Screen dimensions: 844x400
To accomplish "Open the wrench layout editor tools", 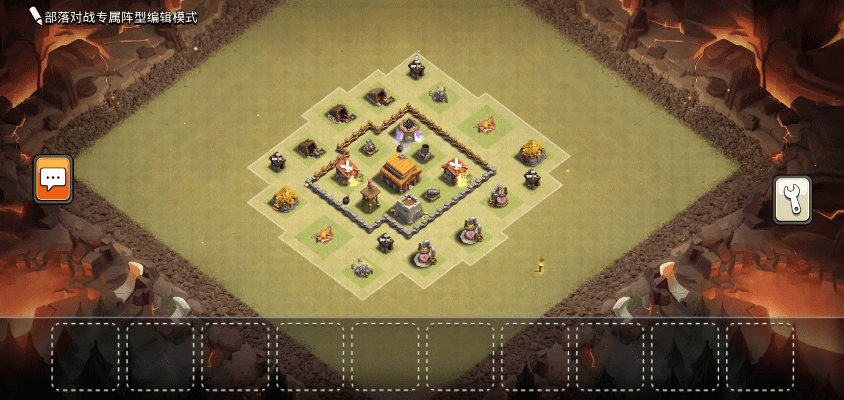I will pyautogui.click(x=792, y=200).
